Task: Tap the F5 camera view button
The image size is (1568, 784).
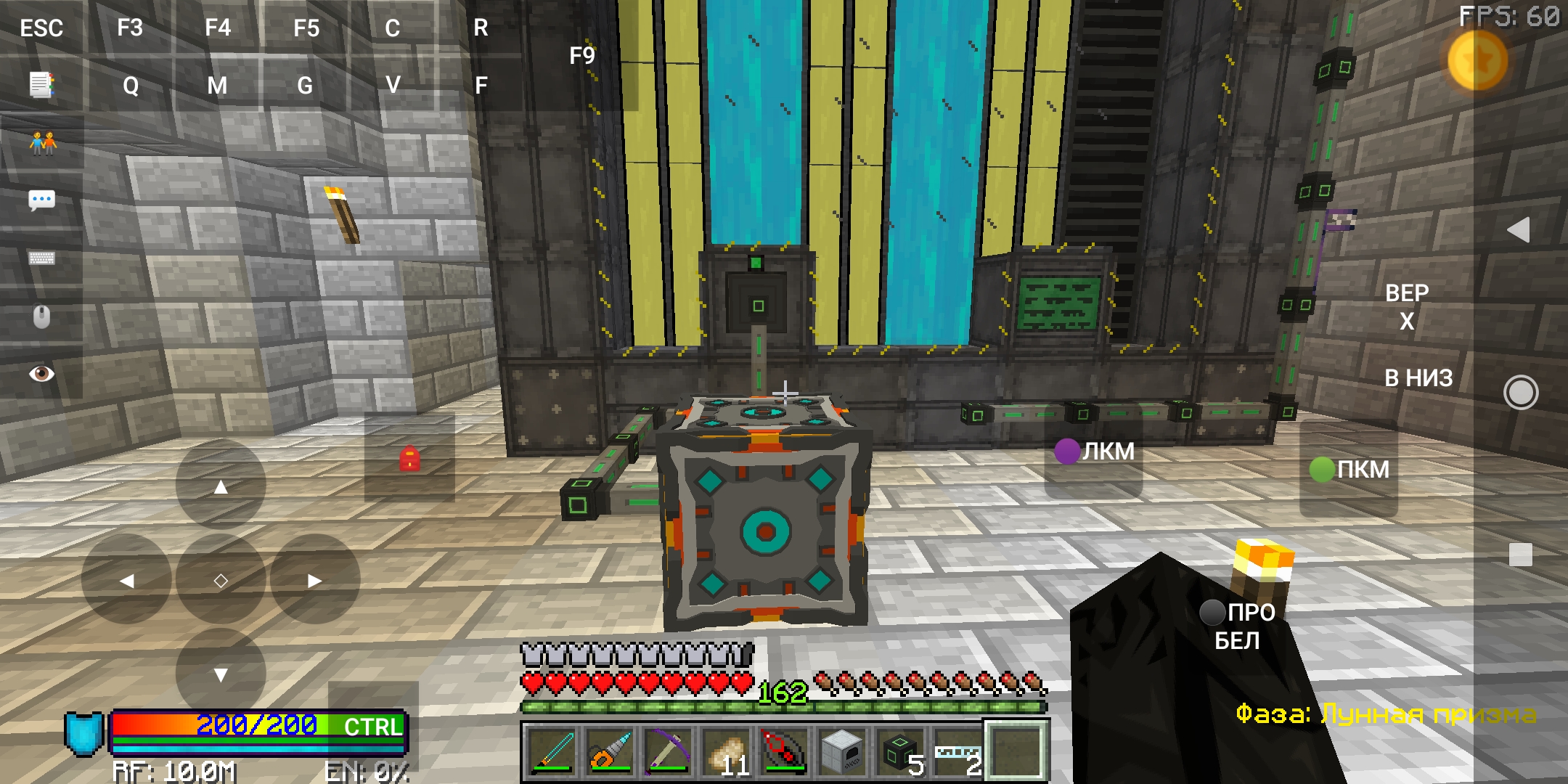Action: click(x=306, y=28)
